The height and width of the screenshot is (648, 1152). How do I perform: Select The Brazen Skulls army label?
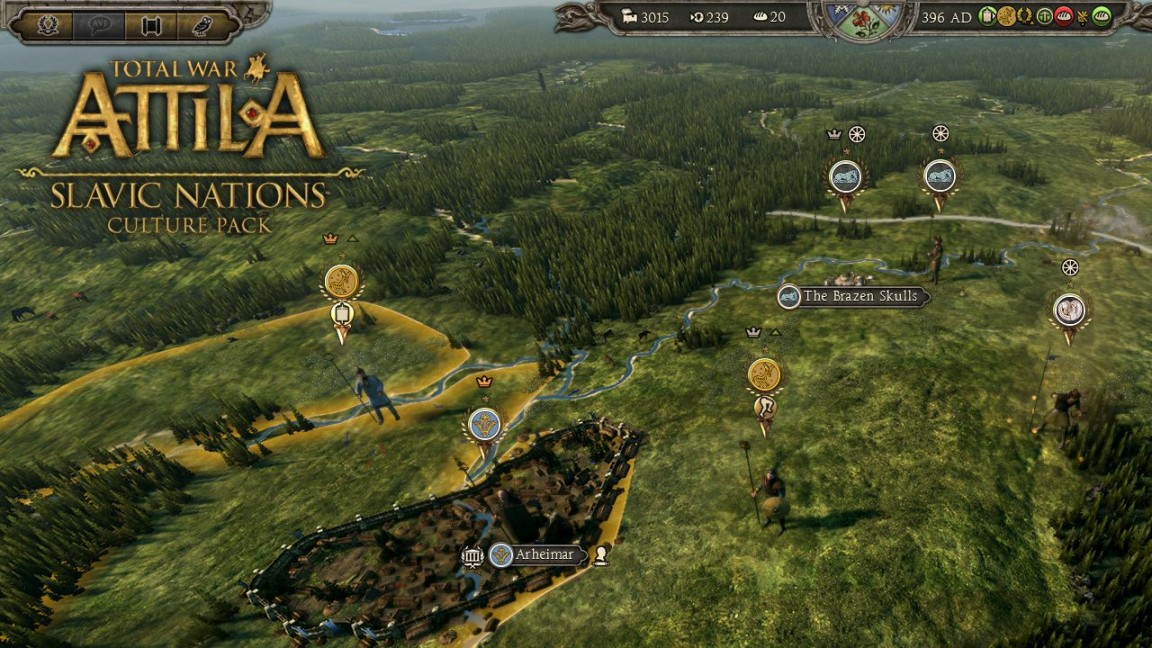[859, 296]
